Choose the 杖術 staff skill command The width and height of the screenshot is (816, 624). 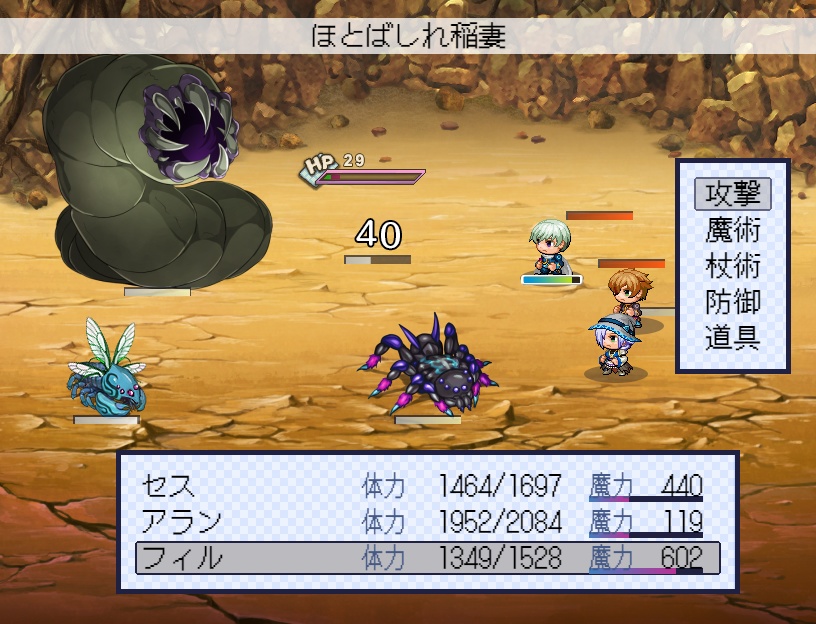click(x=733, y=266)
